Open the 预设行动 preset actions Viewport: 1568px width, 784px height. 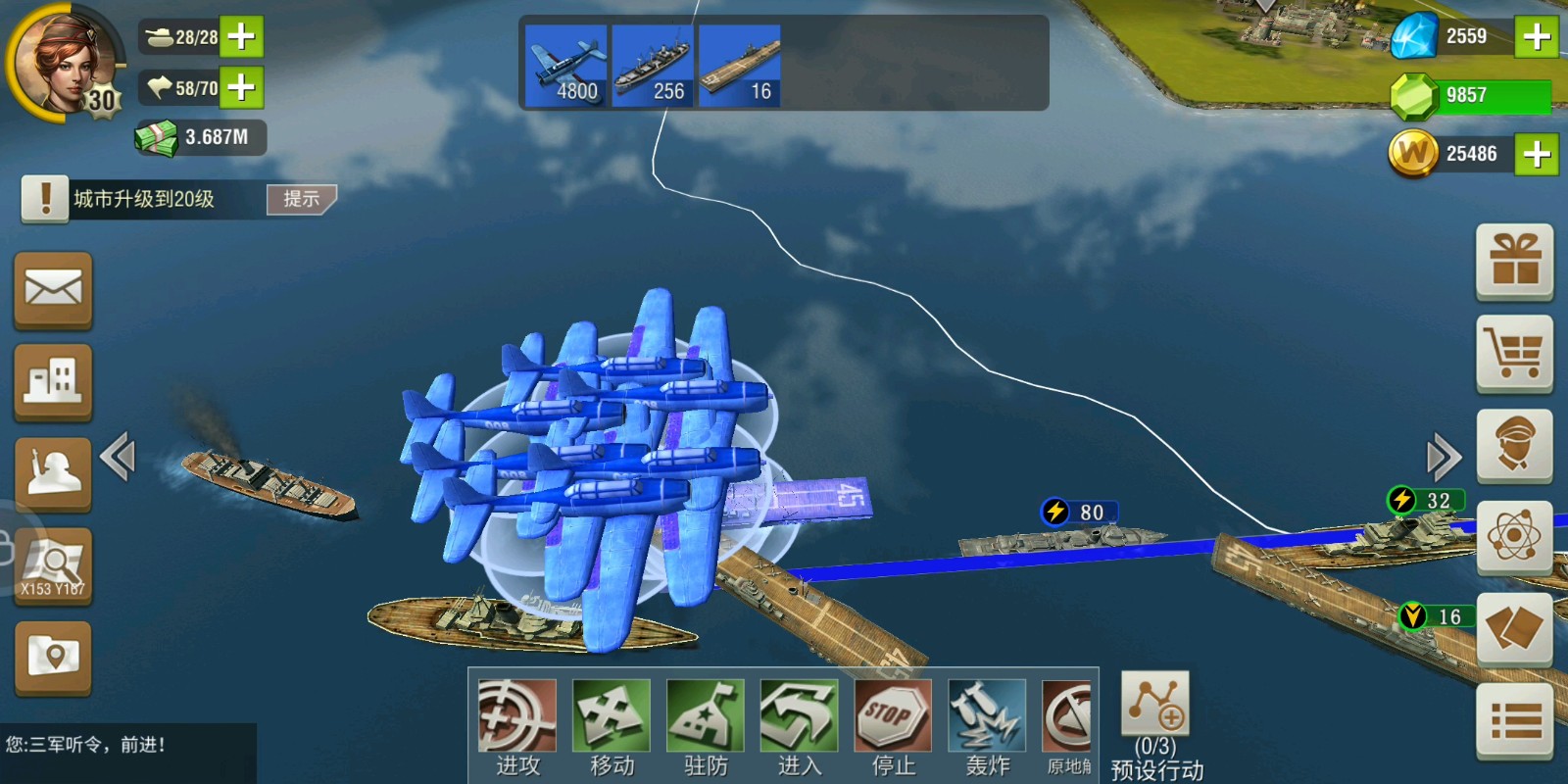coord(1155,725)
